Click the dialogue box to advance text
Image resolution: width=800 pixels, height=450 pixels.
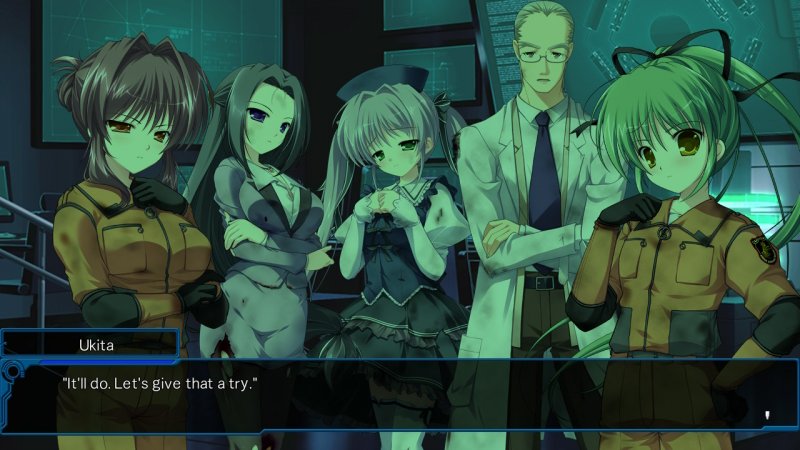(400, 395)
